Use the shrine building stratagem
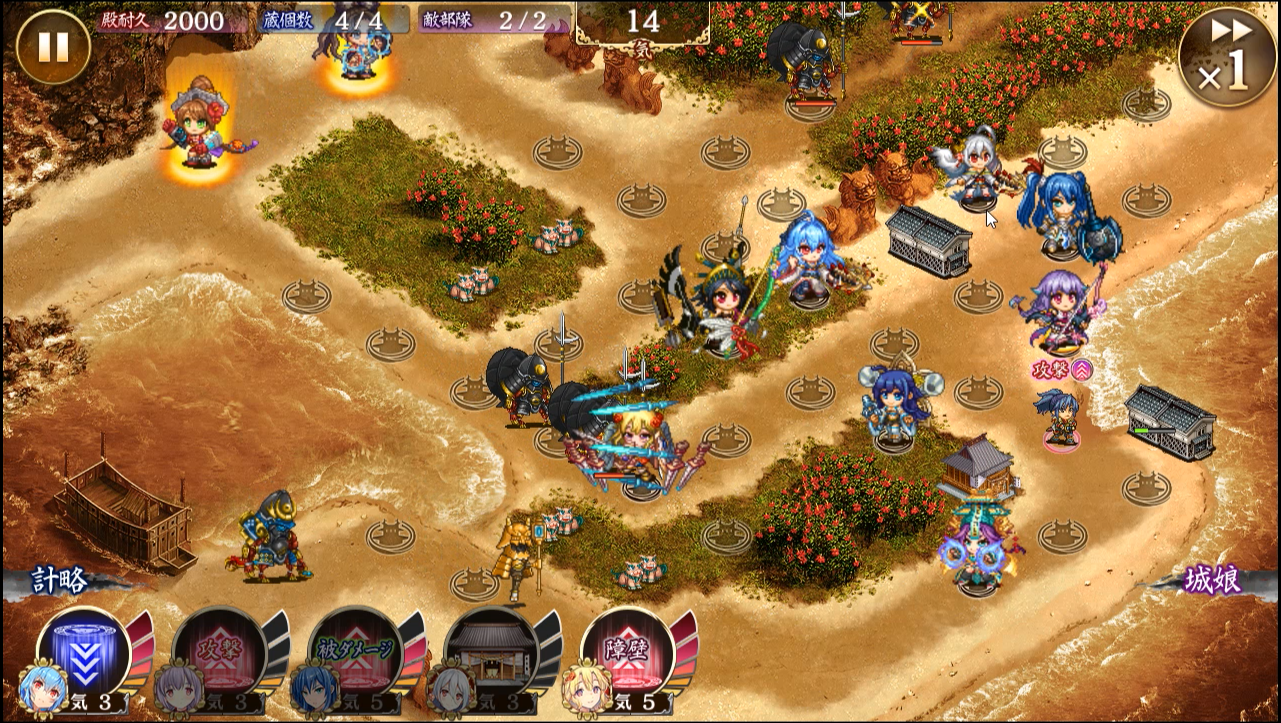This screenshot has width=1281, height=723. point(491,652)
